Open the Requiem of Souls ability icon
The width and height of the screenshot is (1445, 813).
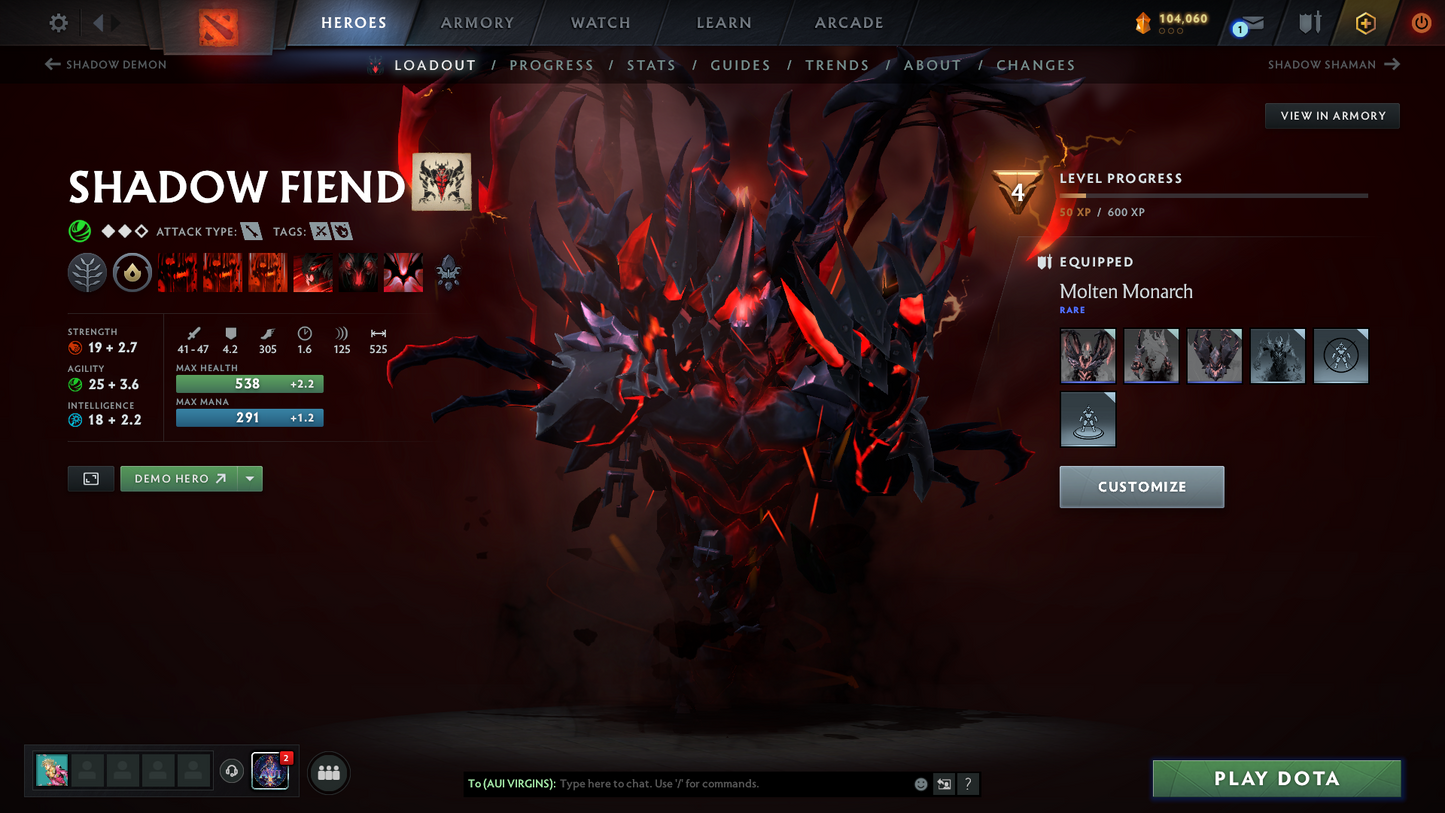403,272
